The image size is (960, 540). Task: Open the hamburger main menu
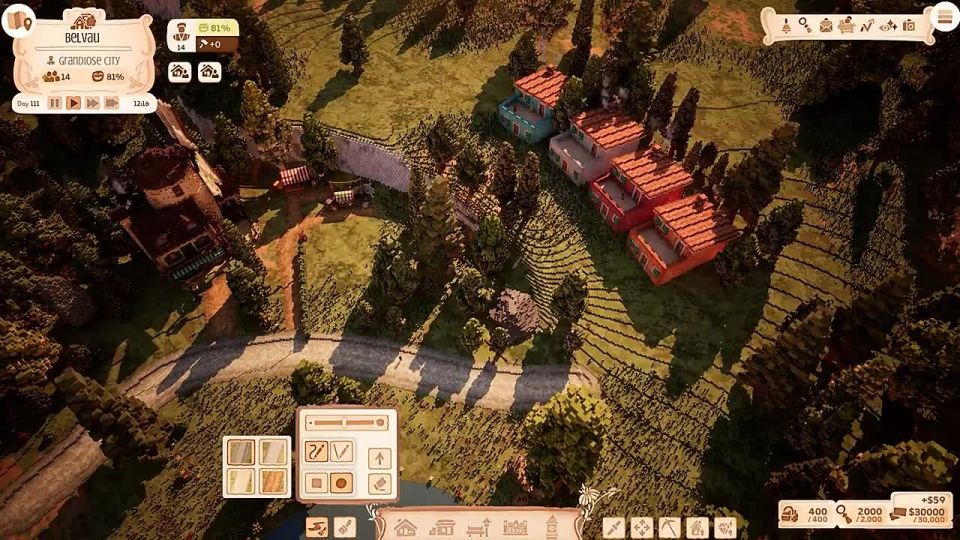(x=943, y=17)
